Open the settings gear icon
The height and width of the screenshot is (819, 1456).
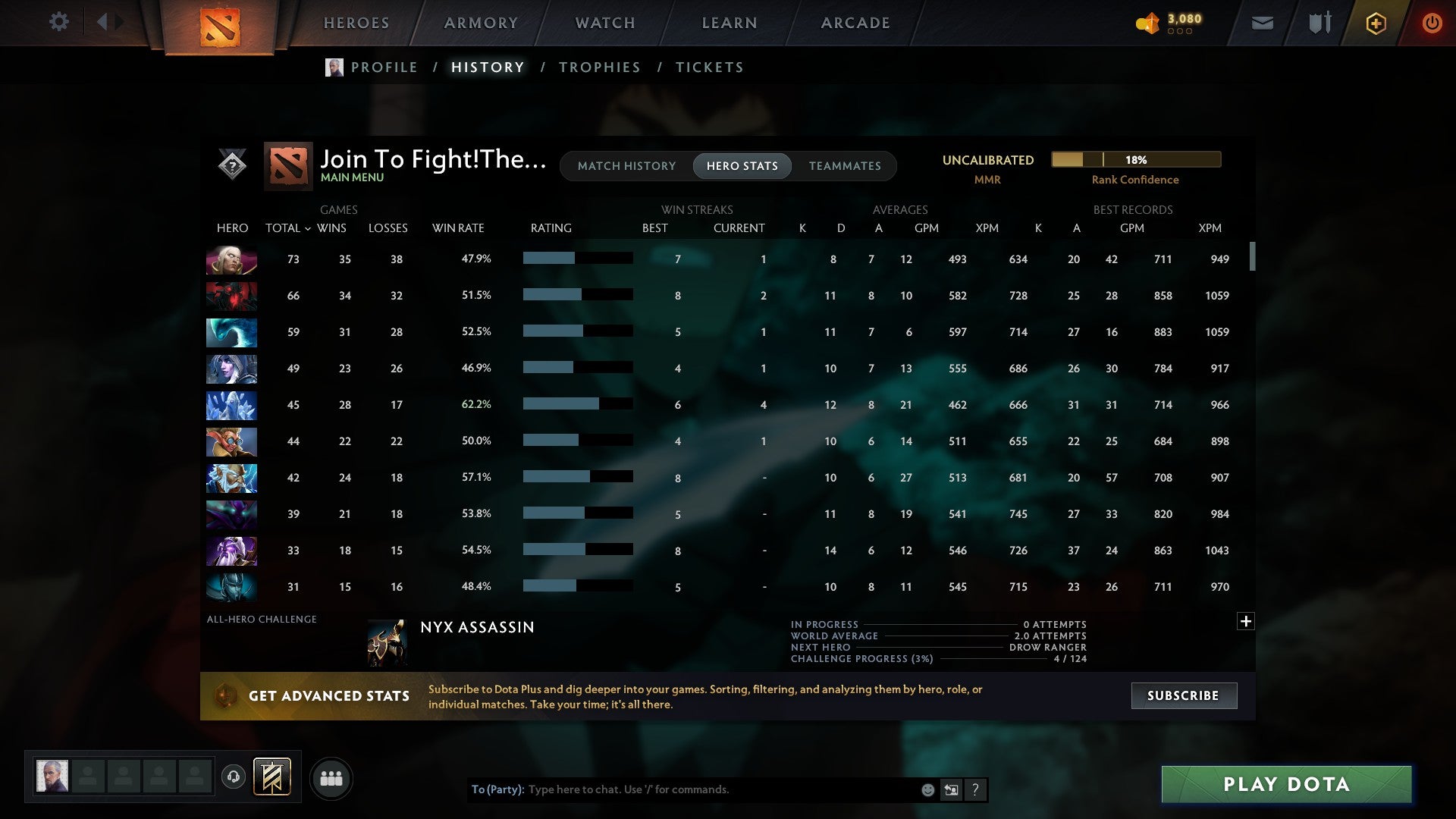(59, 22)
